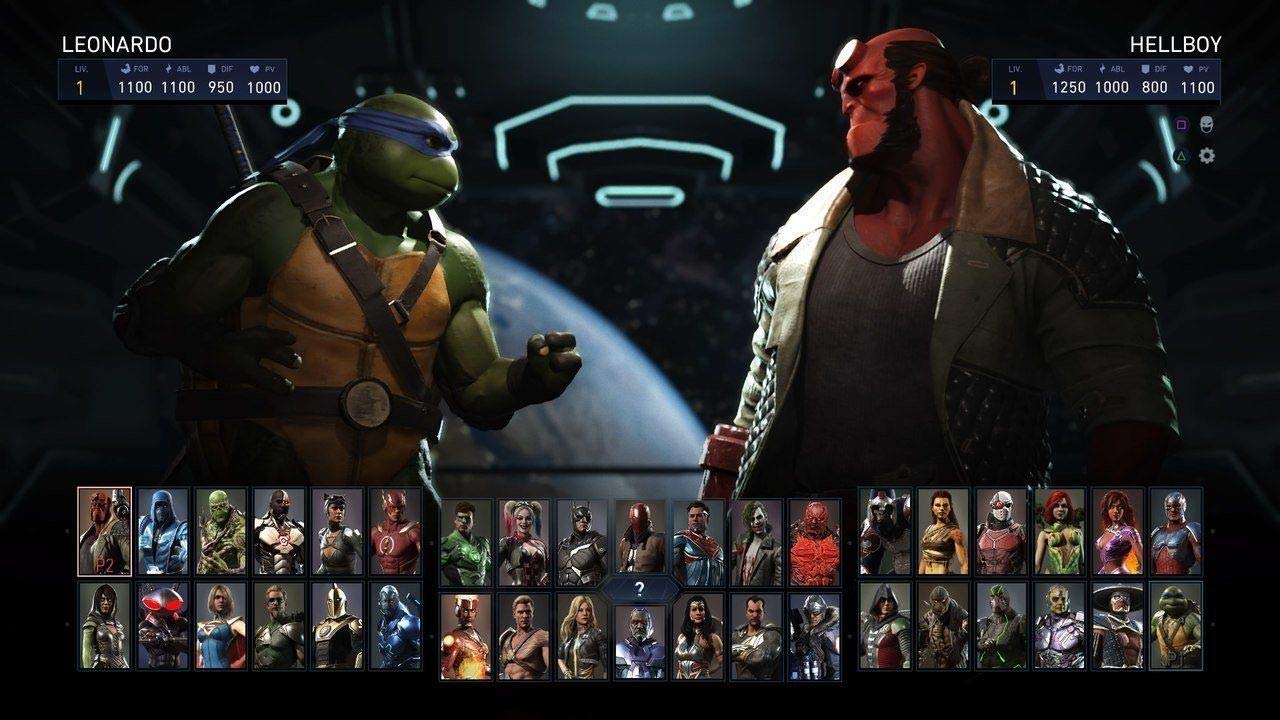Click the PV heart icon in Hellboy's stats
The image size is (1280, 720).
tap(1188, 69)
